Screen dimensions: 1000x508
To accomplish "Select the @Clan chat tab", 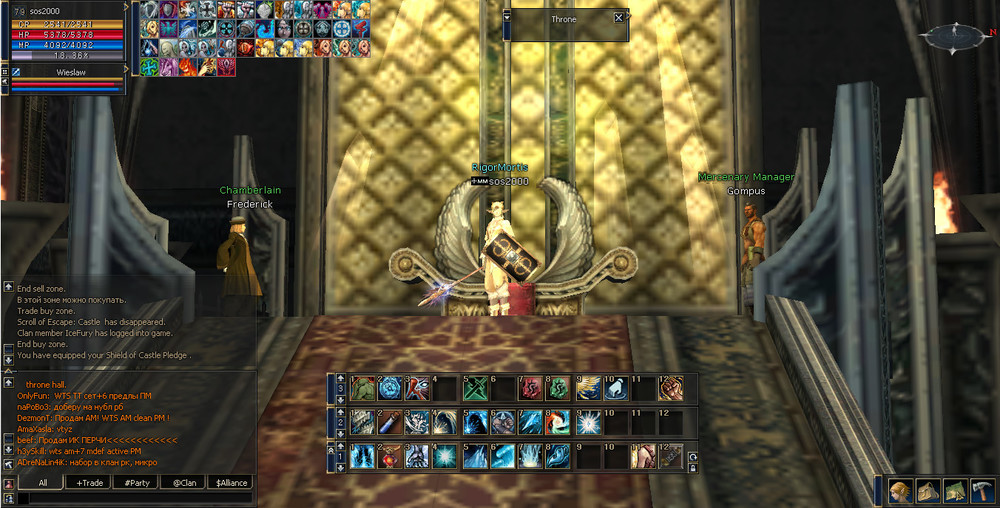I will click(x=183, y=482).
